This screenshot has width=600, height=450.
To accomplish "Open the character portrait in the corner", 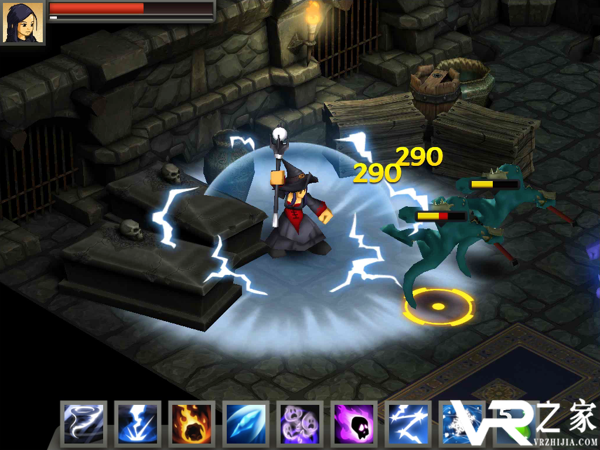I will (x=22, y=22).
